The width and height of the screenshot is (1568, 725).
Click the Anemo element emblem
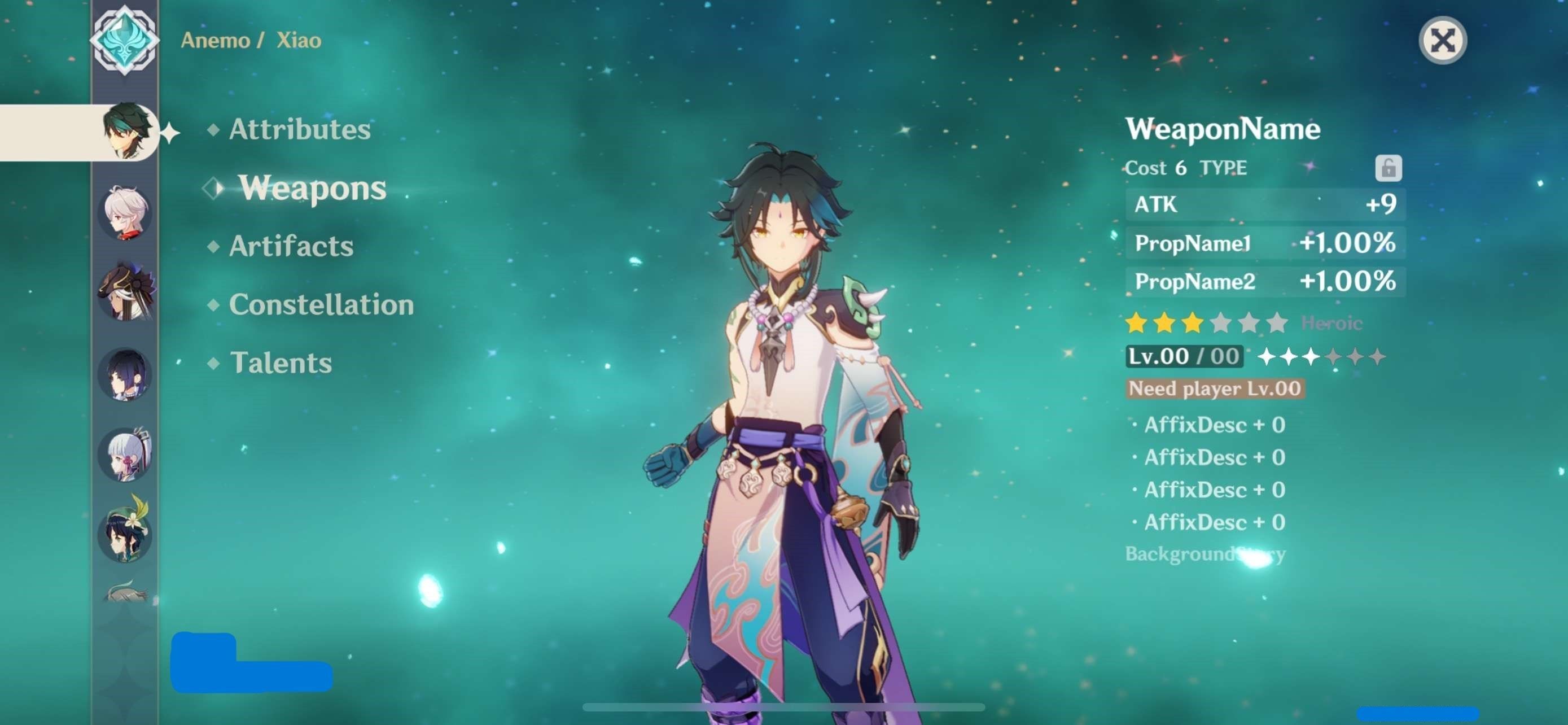[x=125, y=40]
